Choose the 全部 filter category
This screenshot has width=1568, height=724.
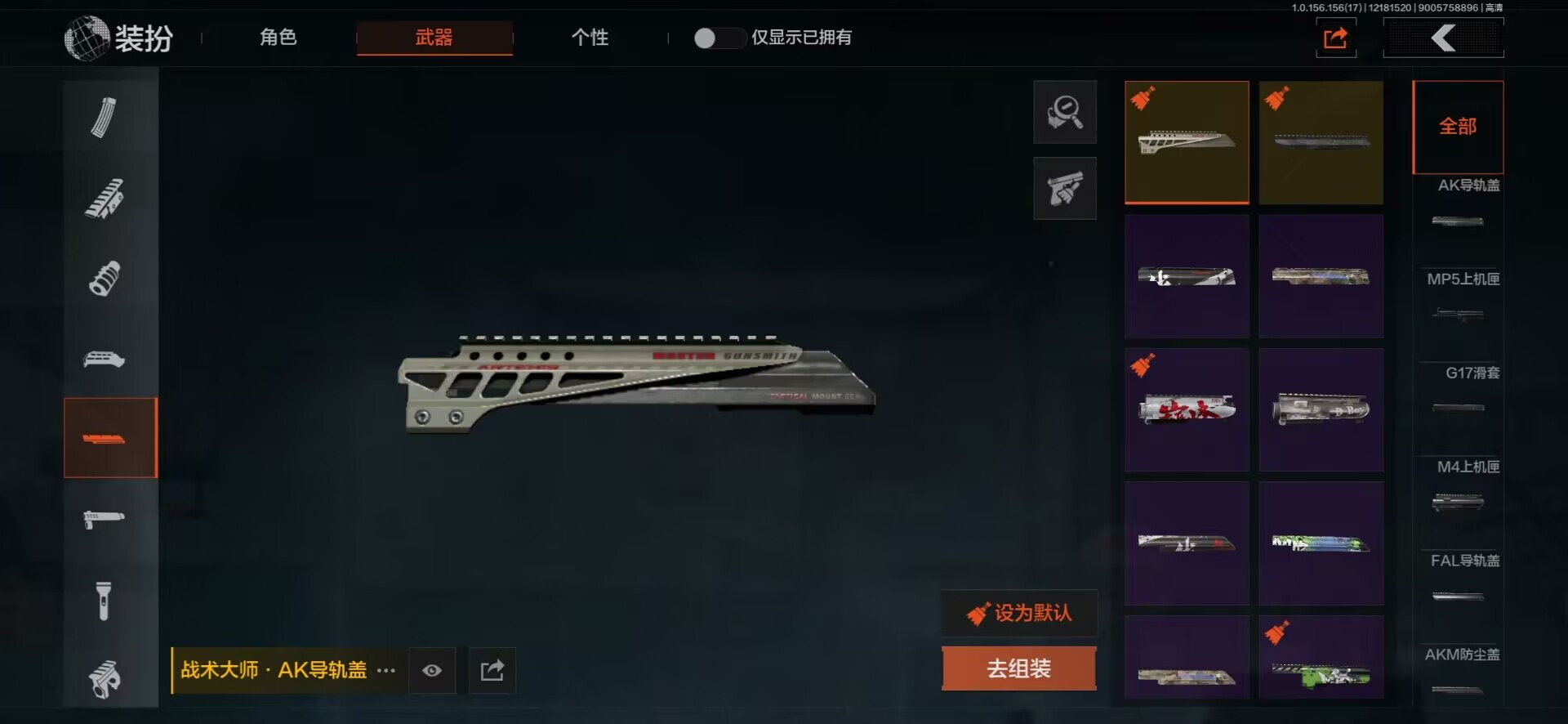[1458, 127]
